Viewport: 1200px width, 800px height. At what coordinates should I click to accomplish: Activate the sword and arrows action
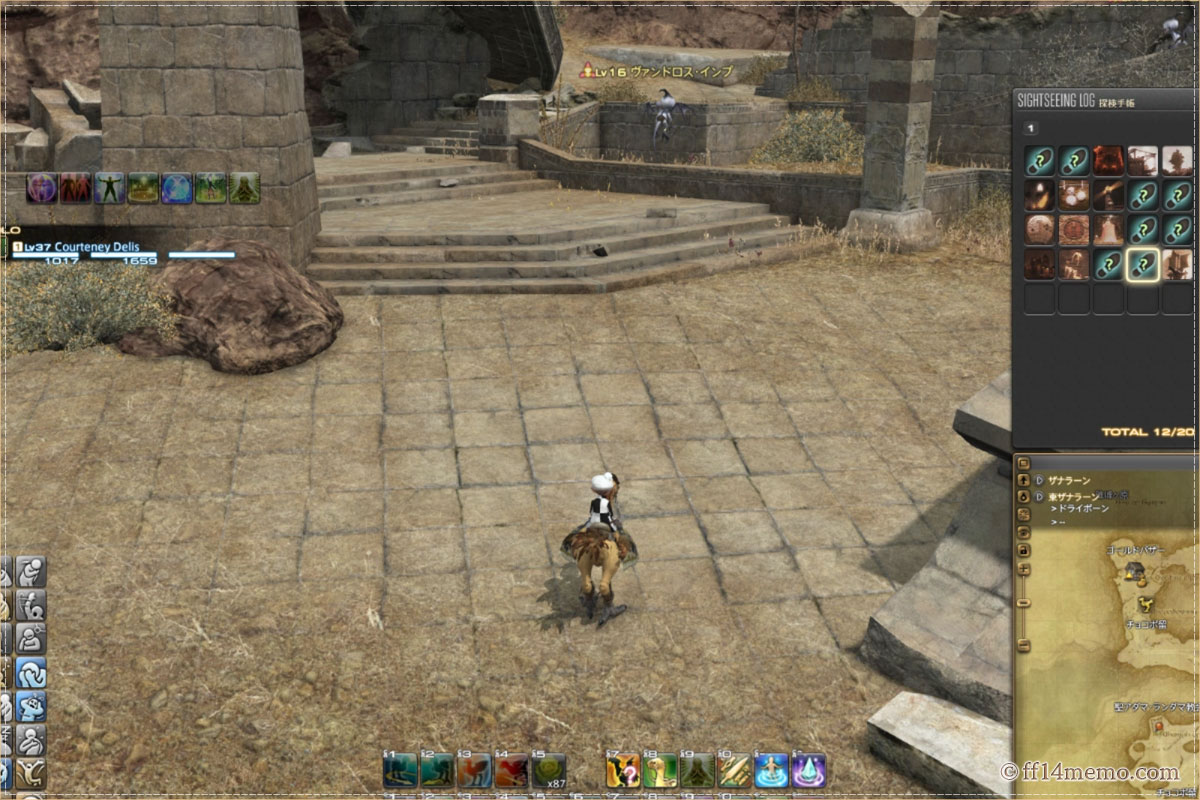pos(734,770)
